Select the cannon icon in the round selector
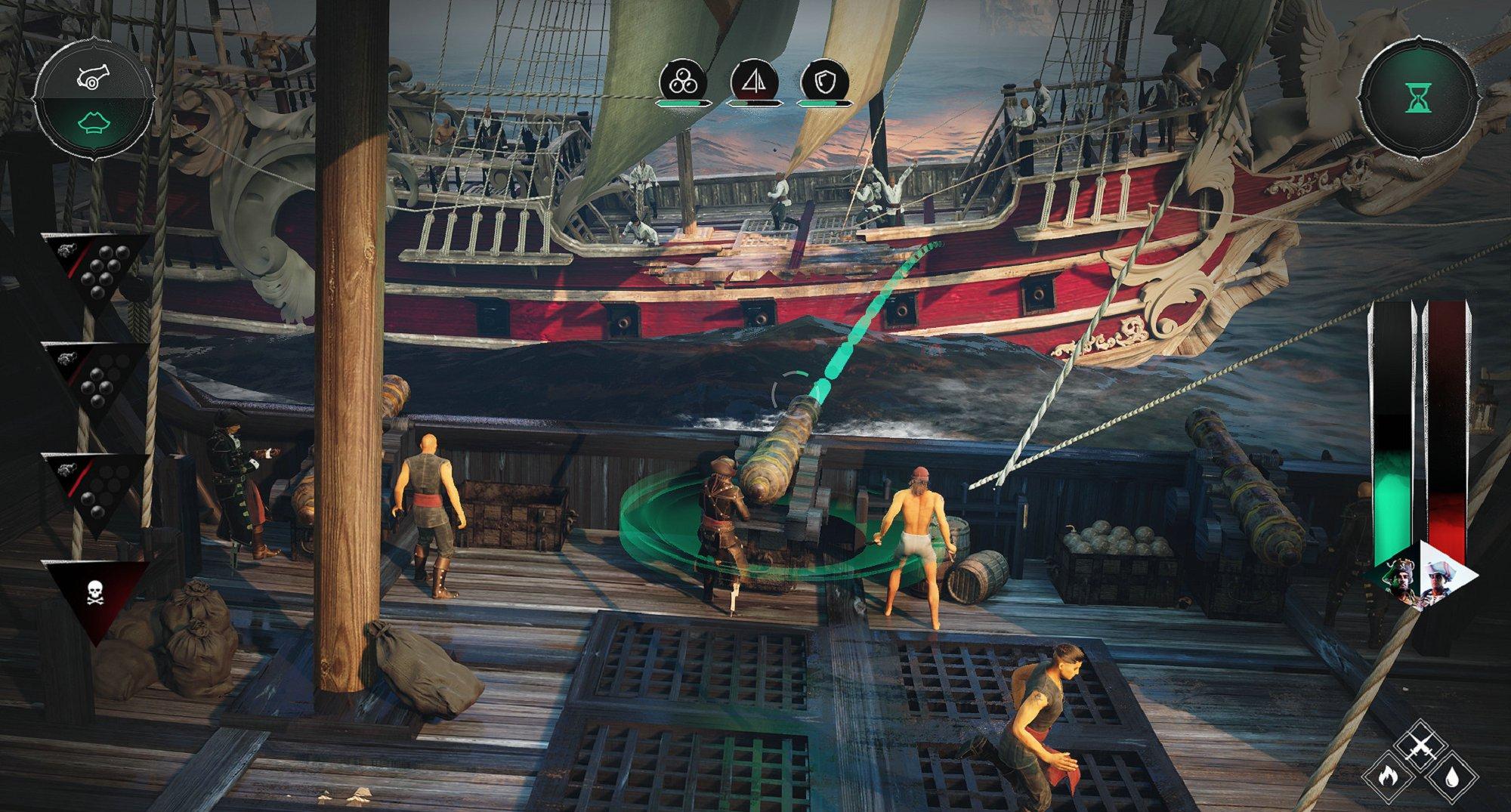The image size is (1511, 812). tap(94, 76)
